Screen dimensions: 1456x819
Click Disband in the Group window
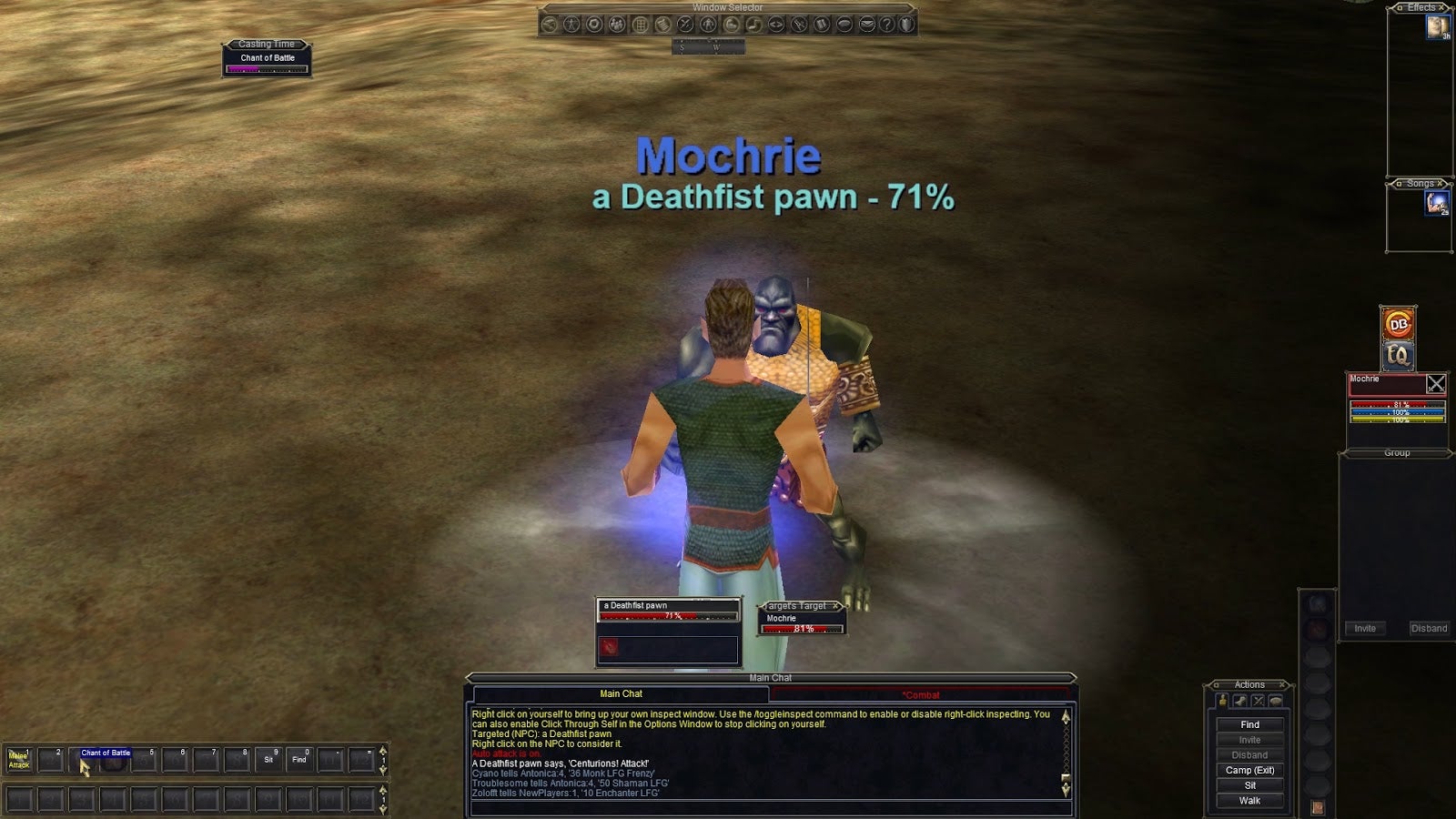coord(1429,629)
